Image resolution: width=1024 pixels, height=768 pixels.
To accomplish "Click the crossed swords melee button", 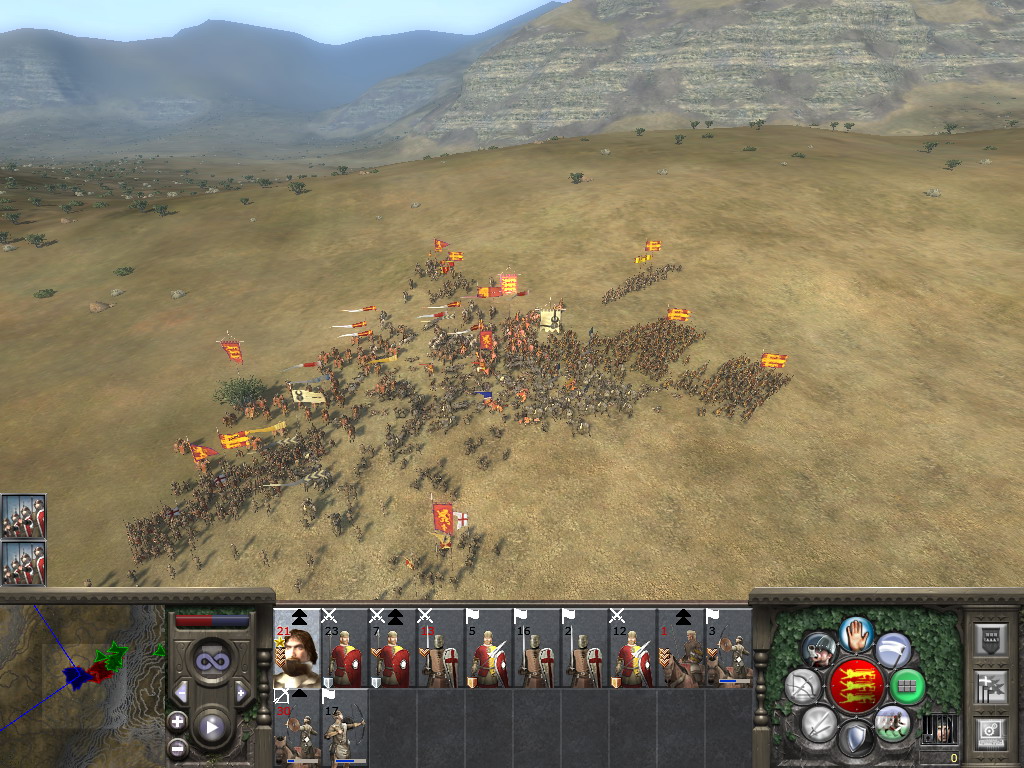I will click(x=819, y=723).
